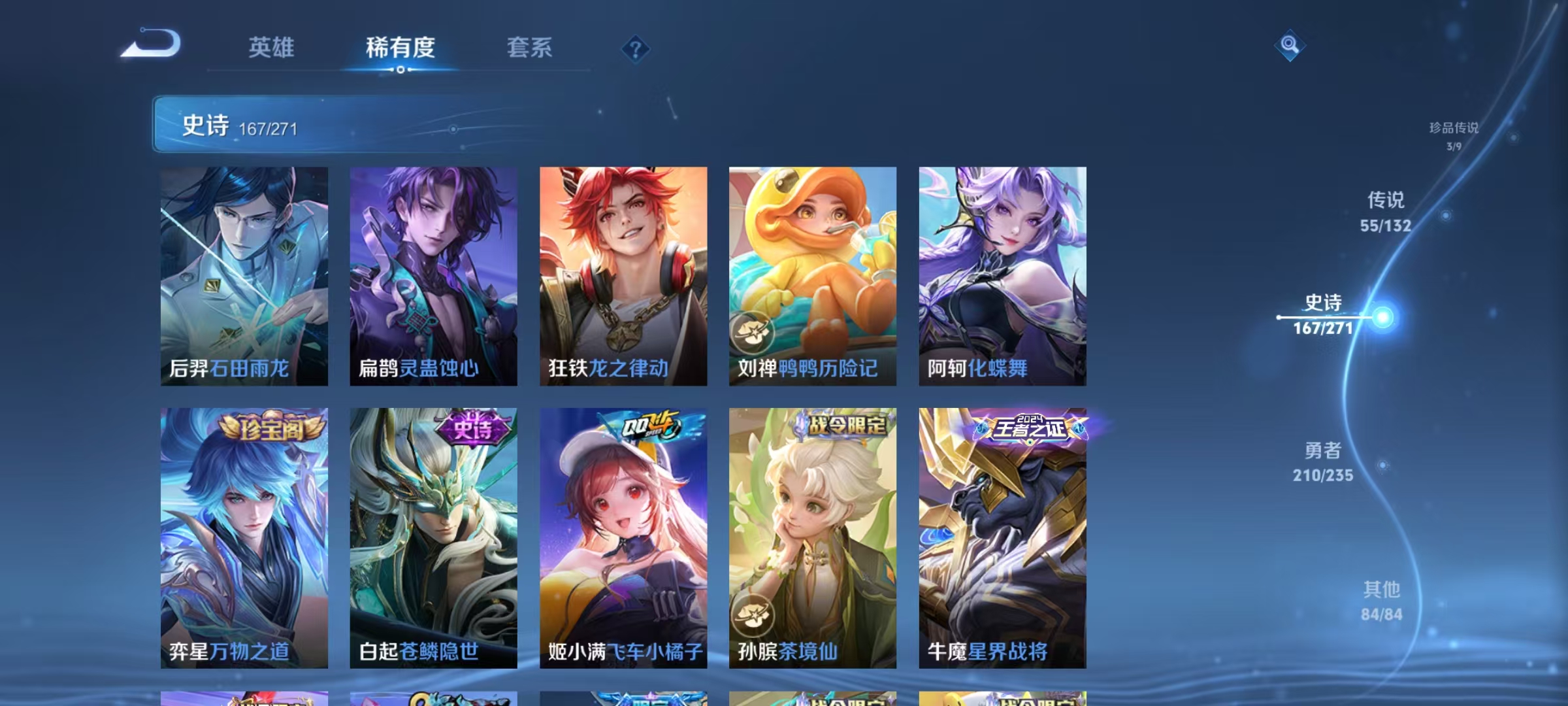Open the help question mark icon

(636, 48)
